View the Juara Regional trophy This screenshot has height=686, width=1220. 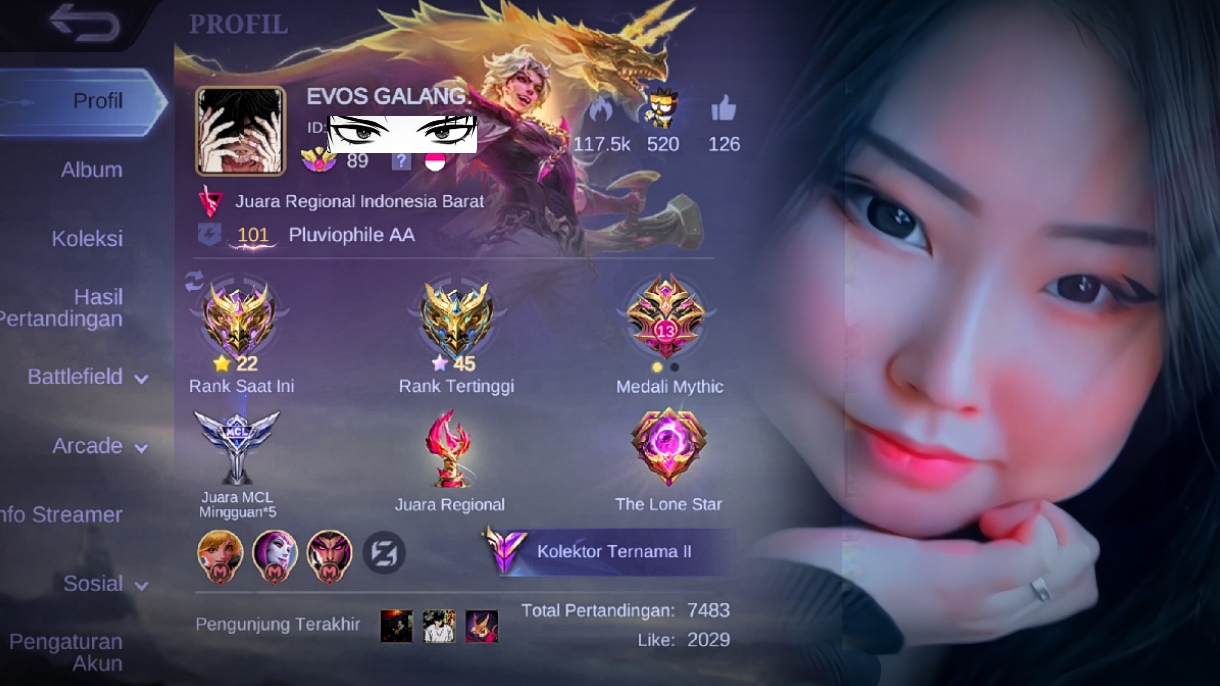[x=449, y=448]
